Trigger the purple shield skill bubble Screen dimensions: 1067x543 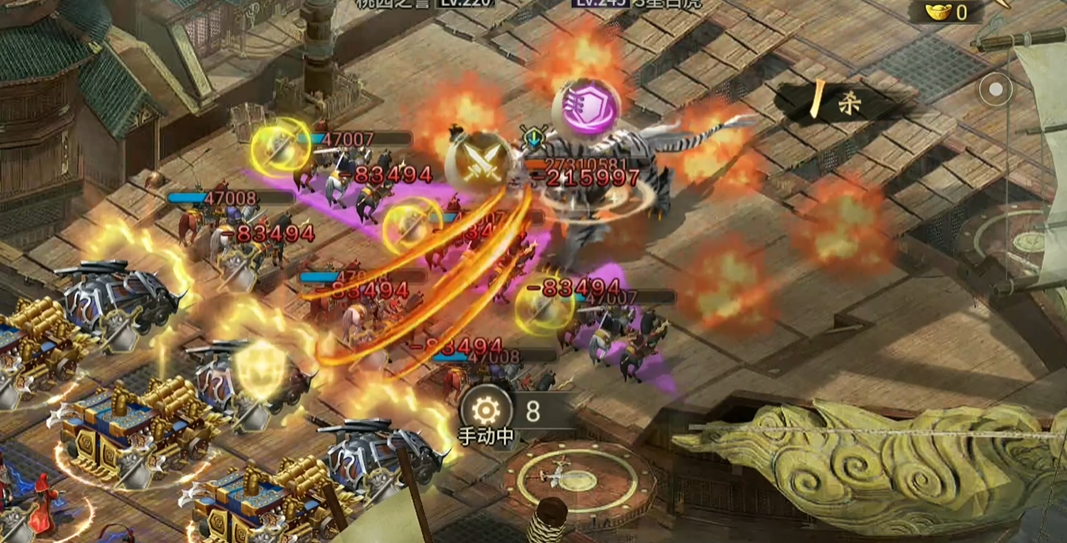click(x=586, y=105)
